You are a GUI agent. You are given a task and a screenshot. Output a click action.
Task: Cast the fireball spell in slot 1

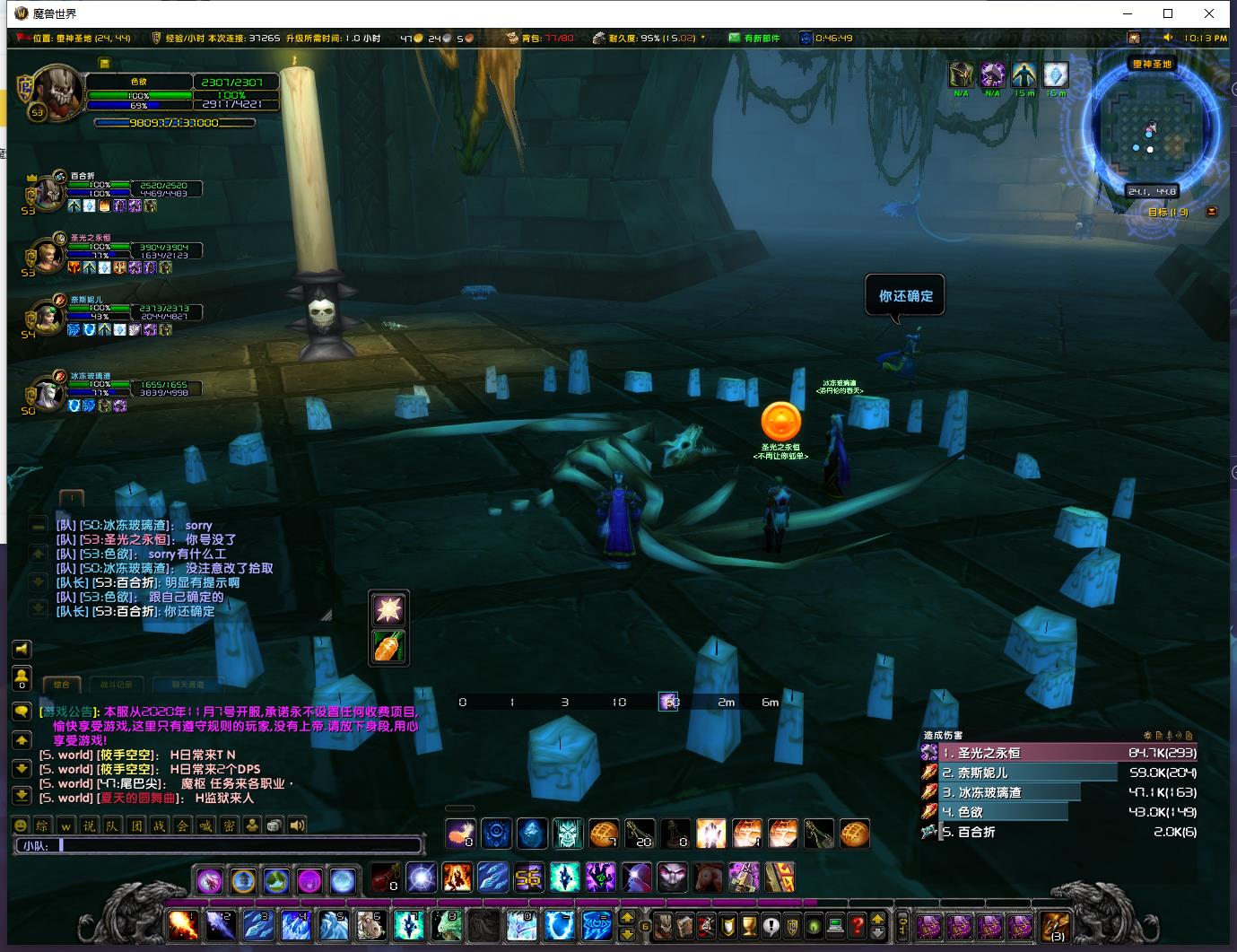point(183,923)
